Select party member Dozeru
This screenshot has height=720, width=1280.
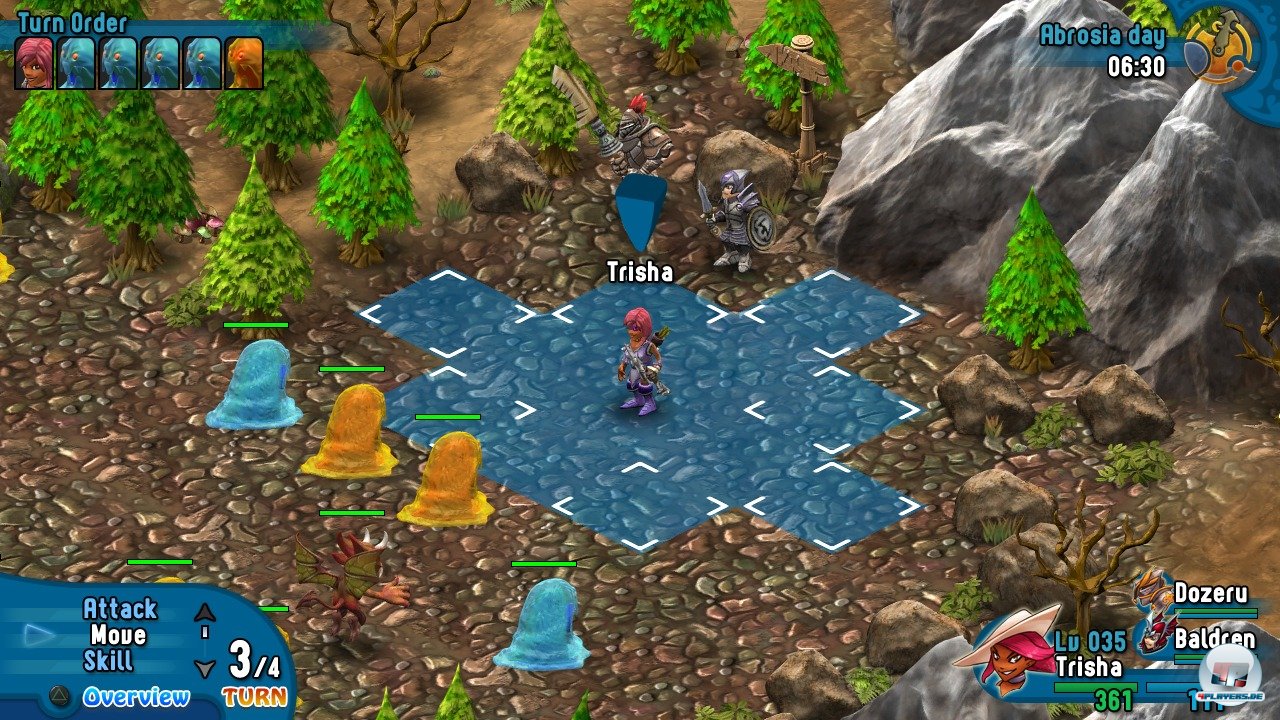[1210, 593]
